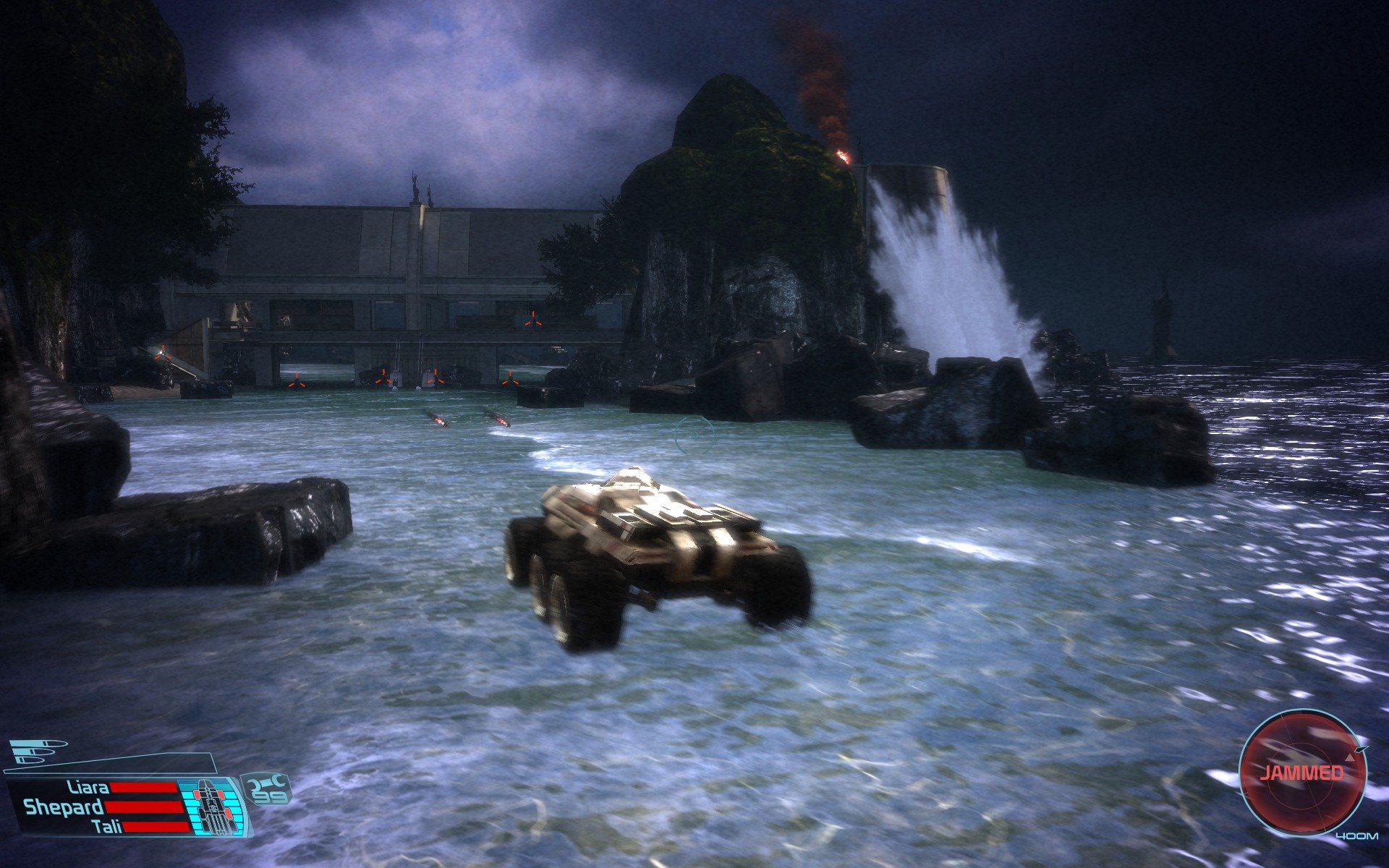This screenshot has width=1389, height=868.
Task: Select Liara in the squad list
Action: point(88,788)
